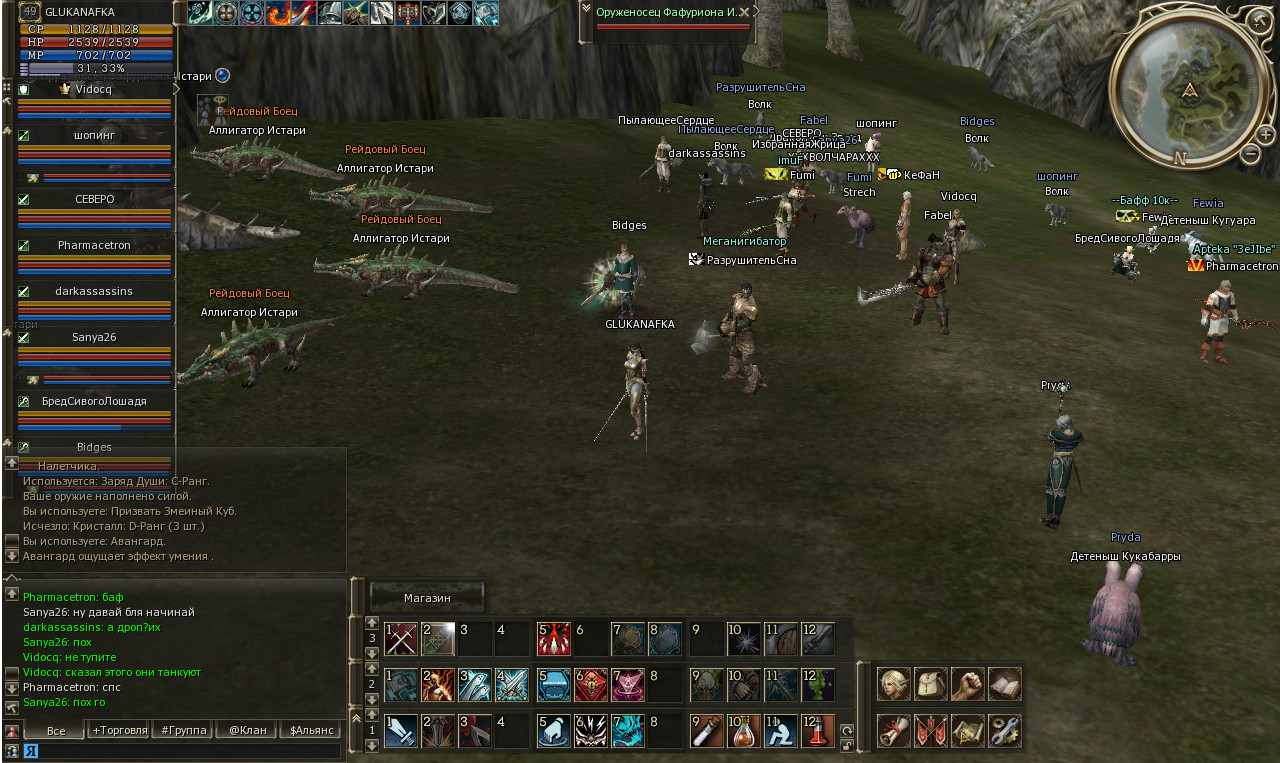Open the quest scroll icon
The image size is (1280, 763).
click(x=894, y=731)
